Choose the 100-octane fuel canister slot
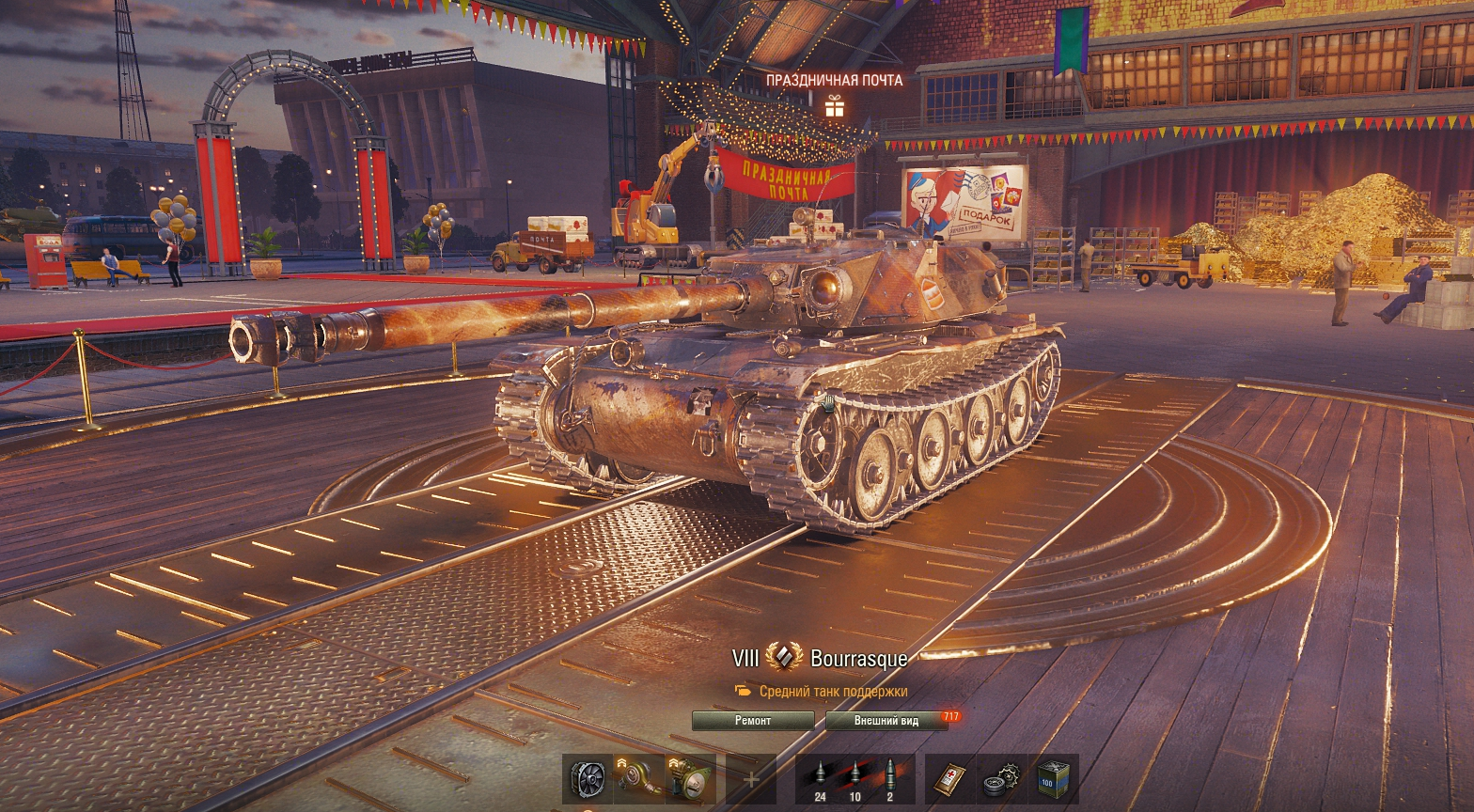This screenshot has width=1474, height=812. tap(1052, 779)
